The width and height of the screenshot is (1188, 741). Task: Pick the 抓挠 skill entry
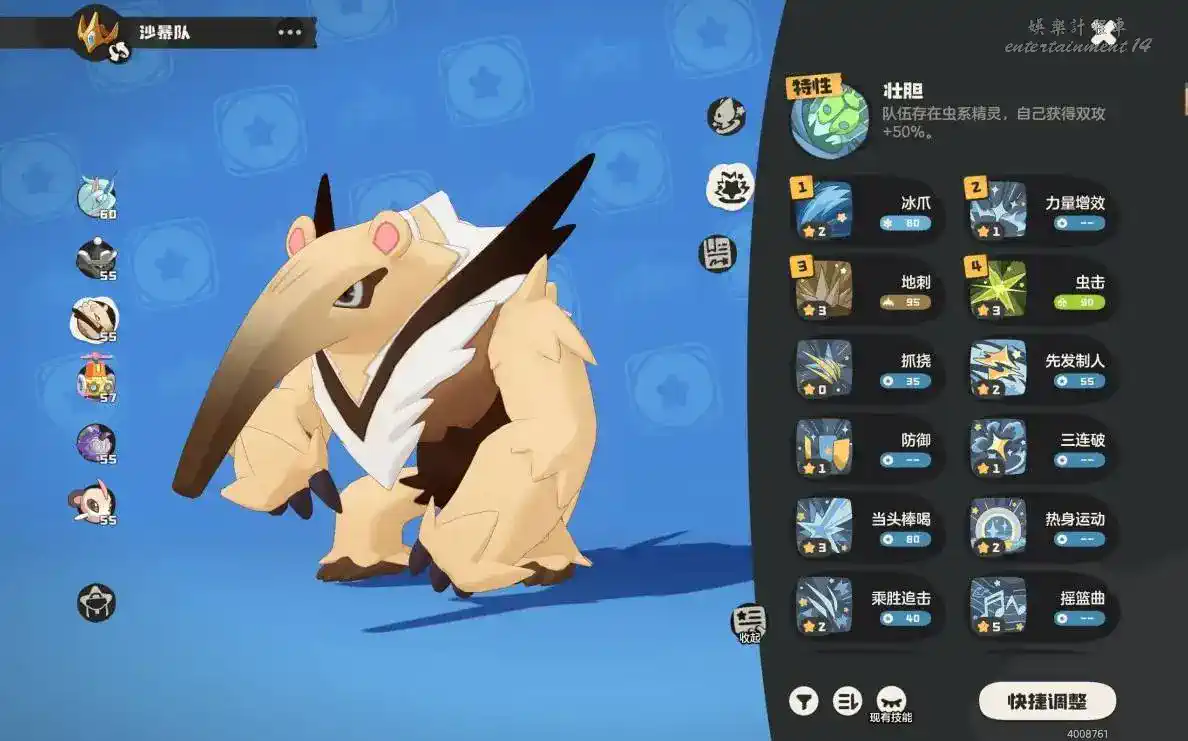point(867,368)
